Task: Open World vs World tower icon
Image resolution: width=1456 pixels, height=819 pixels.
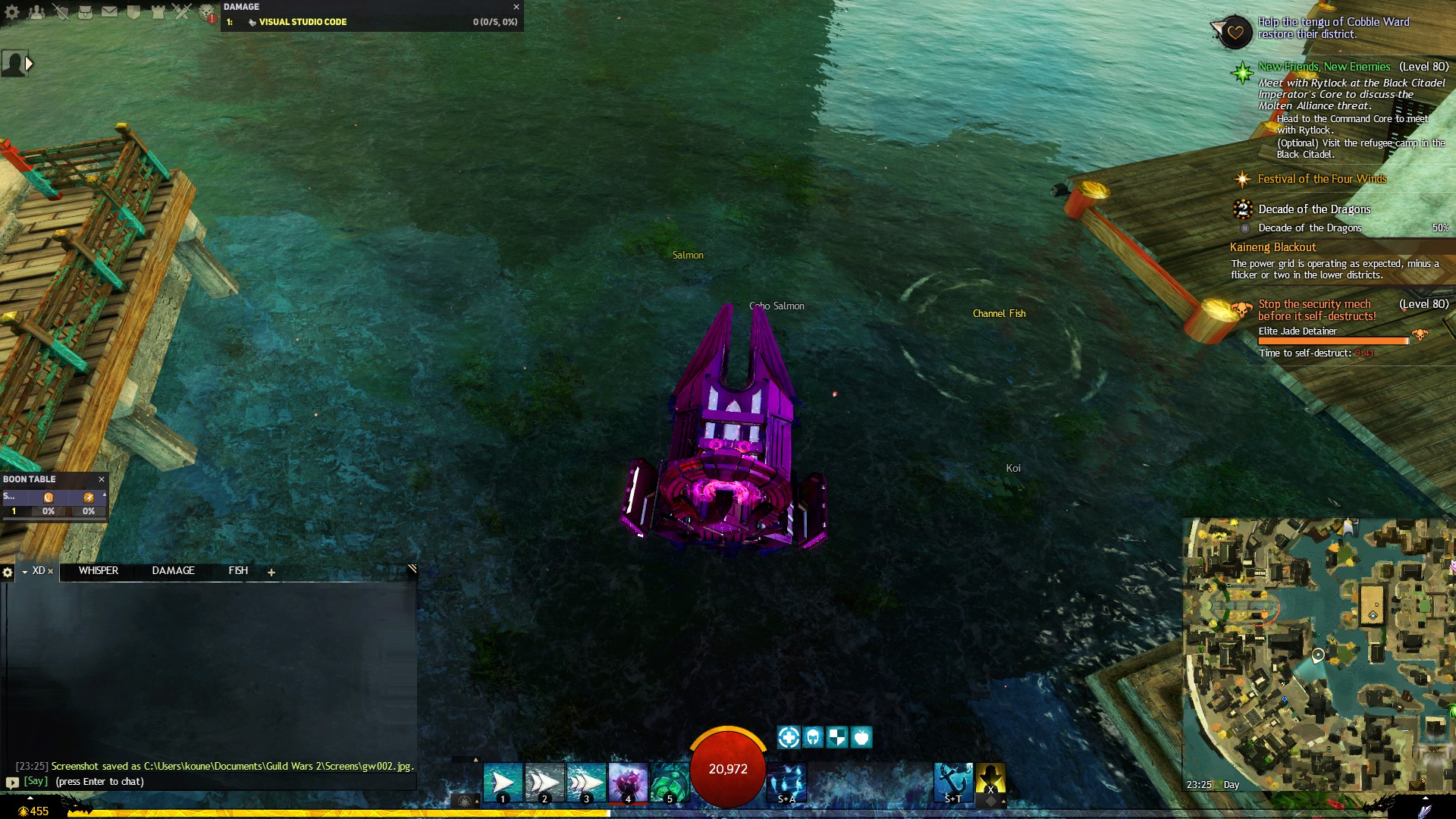Action: [x=158, y=11]
